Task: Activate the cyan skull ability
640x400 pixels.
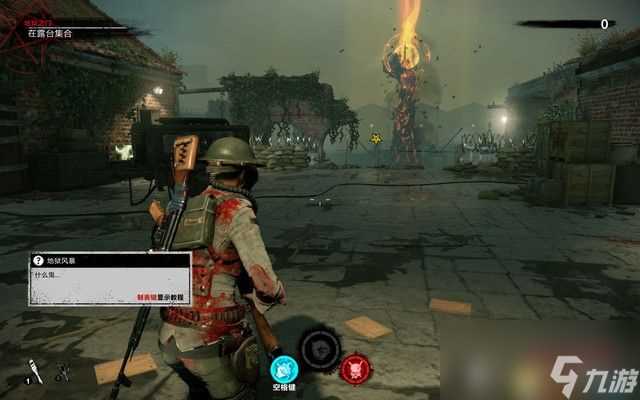Action: tap(284, 369)
